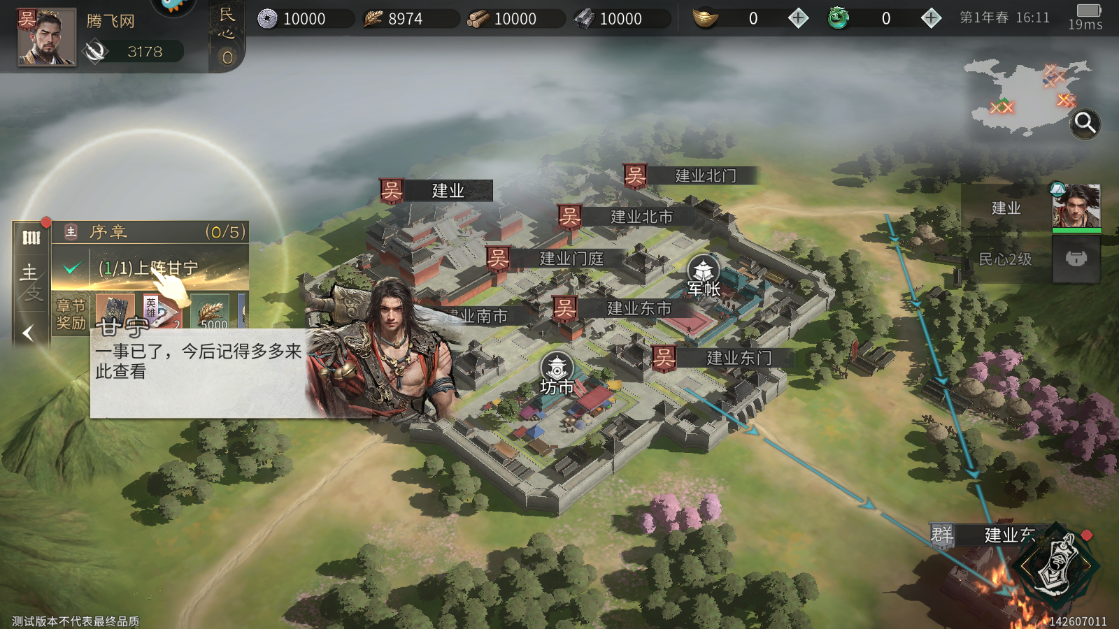This screenshot has width=1119, height=629.
Task: Click the magnifying glass search button
Action: pyautogui.click(x=1085, y=123)
